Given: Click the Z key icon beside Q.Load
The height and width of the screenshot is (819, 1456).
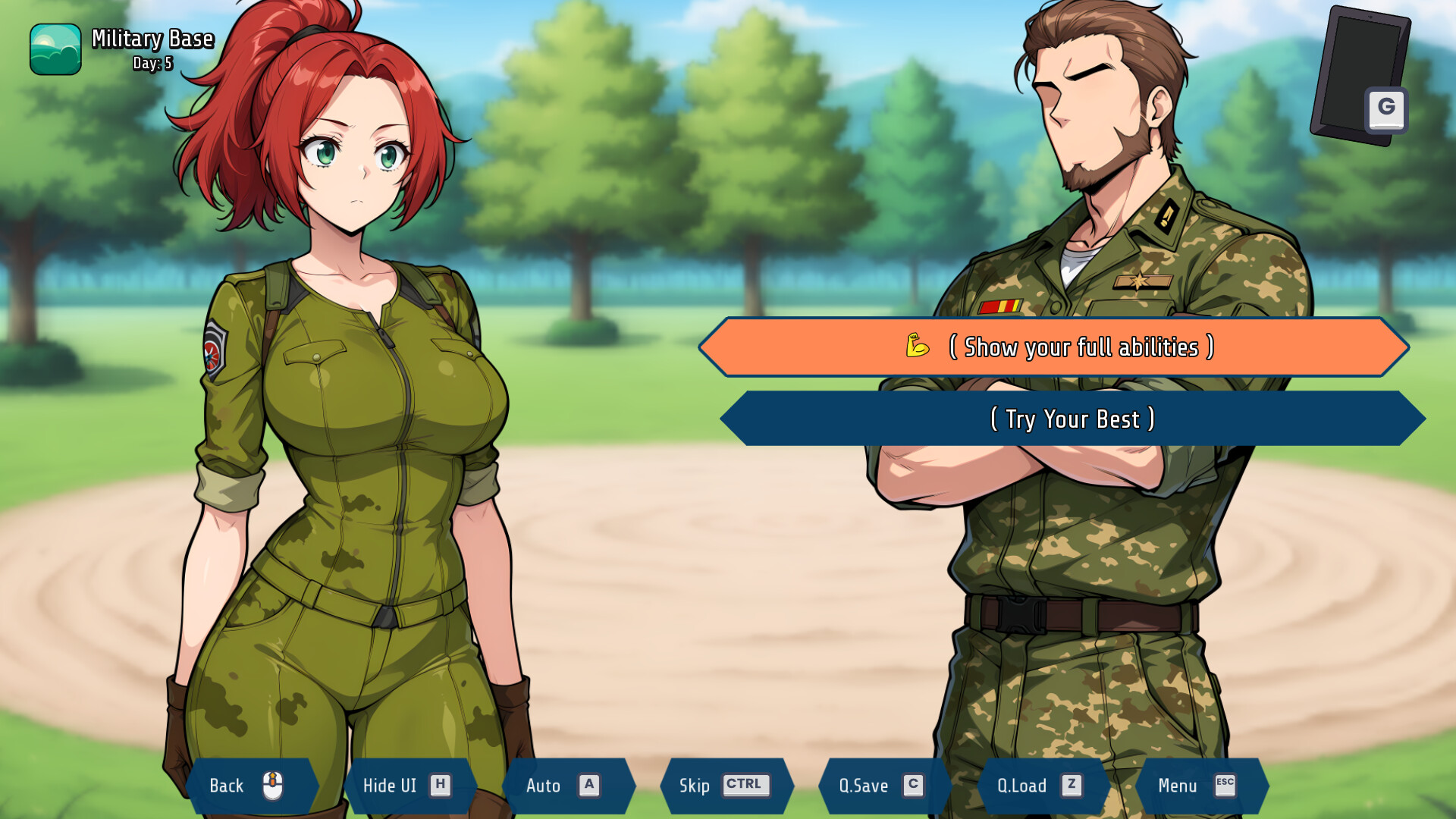Looking at the screenshot, I should (1071, 786).
